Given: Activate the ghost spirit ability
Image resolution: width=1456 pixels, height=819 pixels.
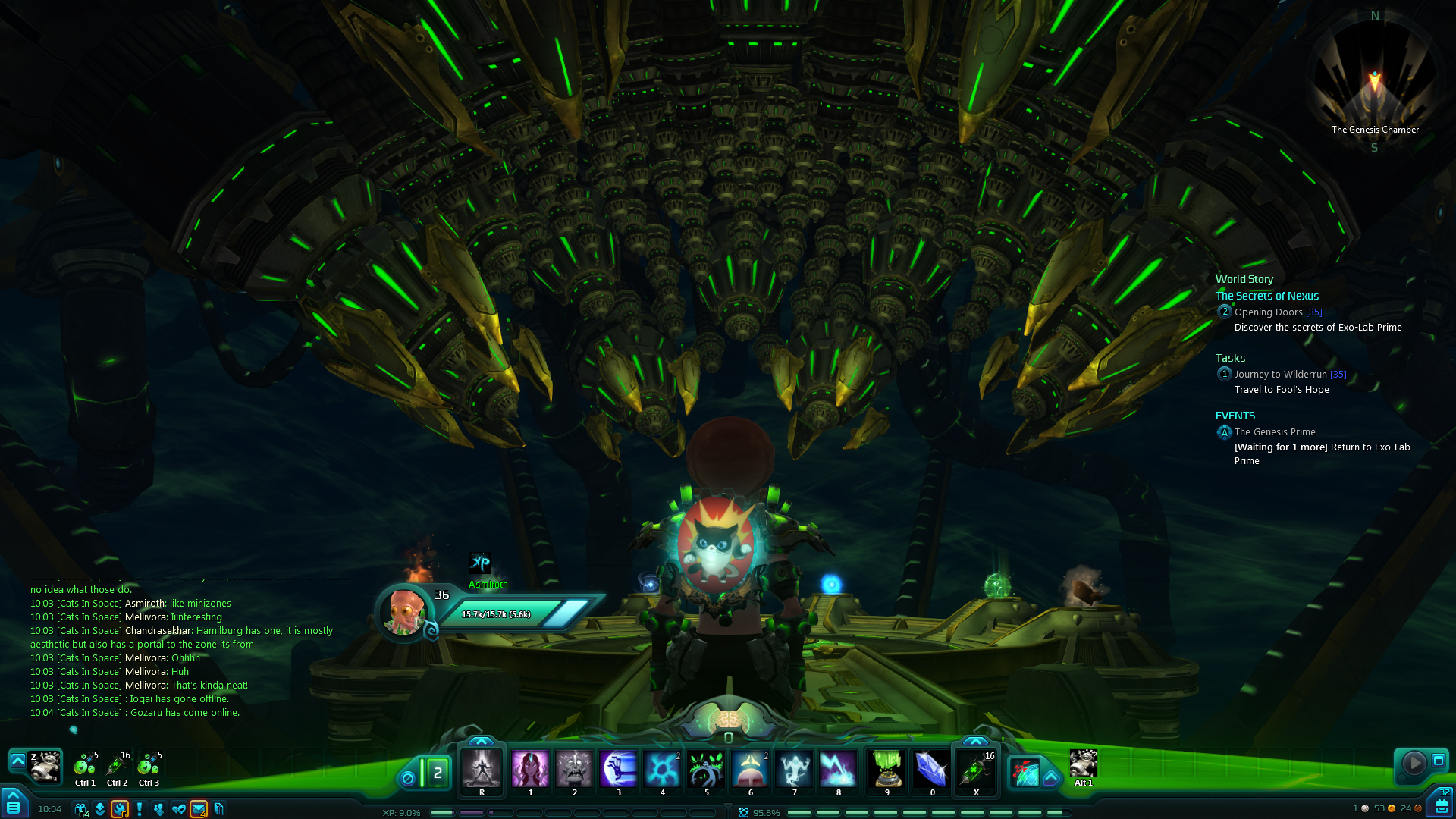Looking at the screenshot, I should 795,769.
